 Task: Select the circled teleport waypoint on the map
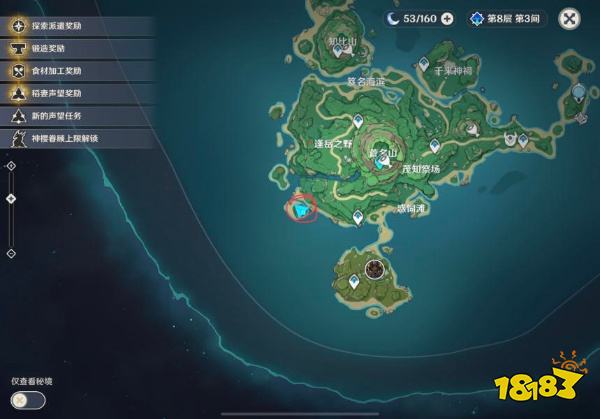click(299, 209)
